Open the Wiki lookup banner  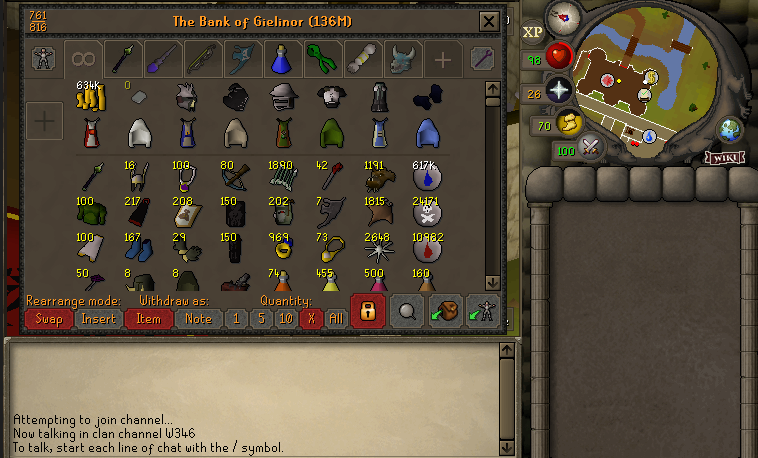coord(726,157)
